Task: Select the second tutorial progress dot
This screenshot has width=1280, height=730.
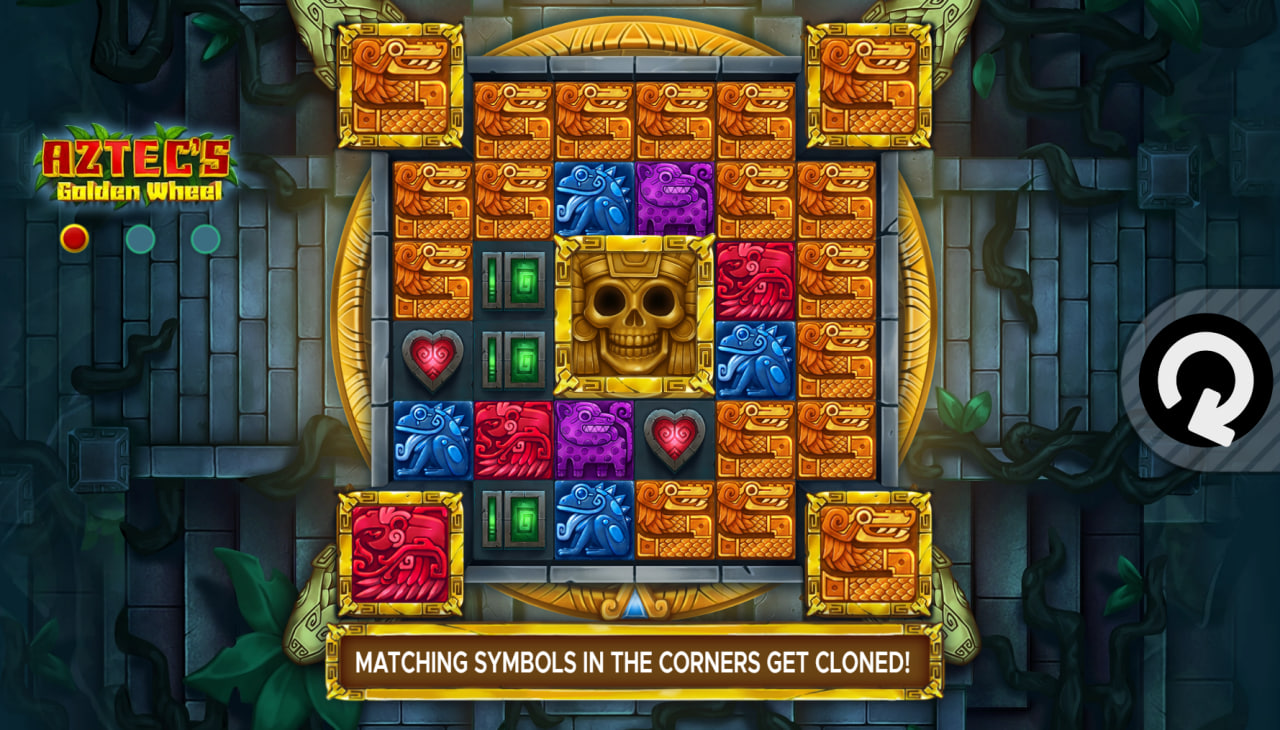Action: click(x=138, y=240)
